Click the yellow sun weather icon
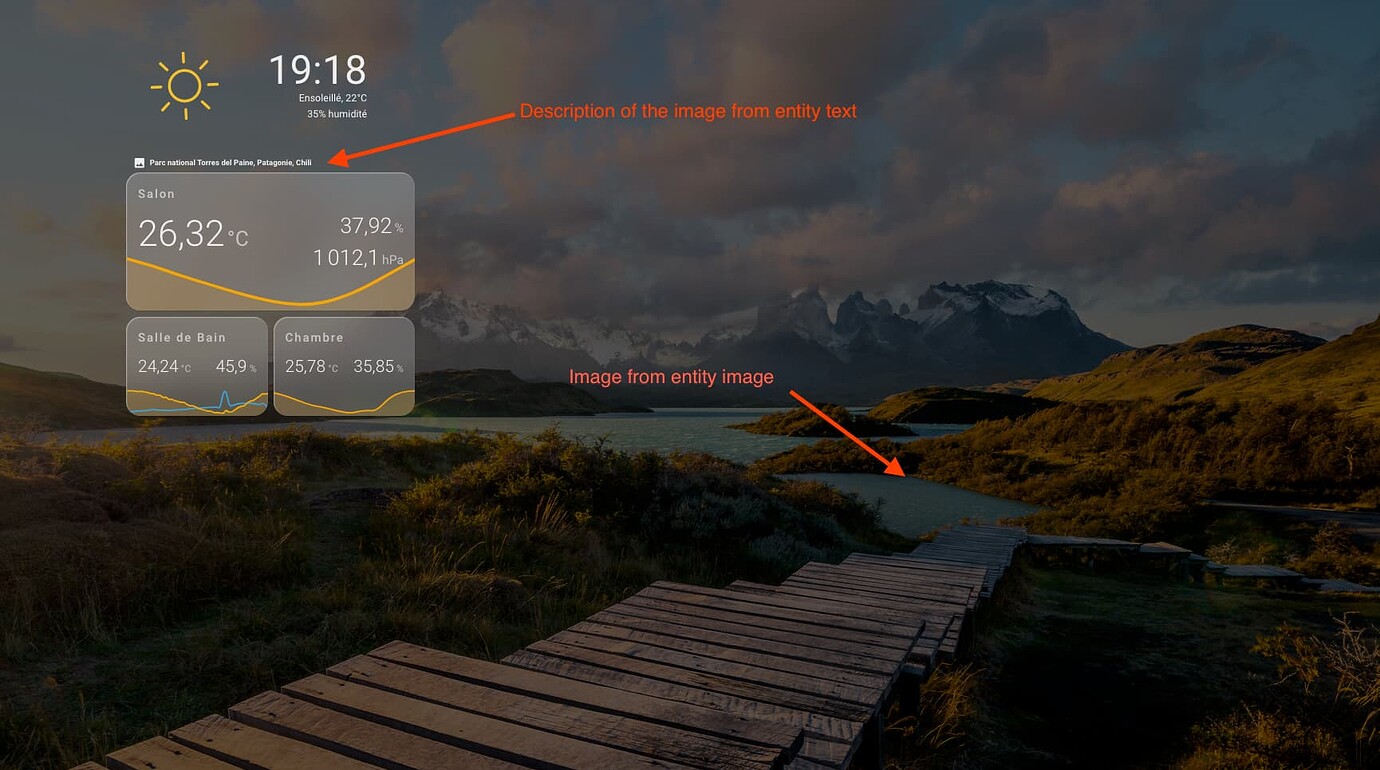Viewport: 1380px width, 770px height. tap(184, 84)
